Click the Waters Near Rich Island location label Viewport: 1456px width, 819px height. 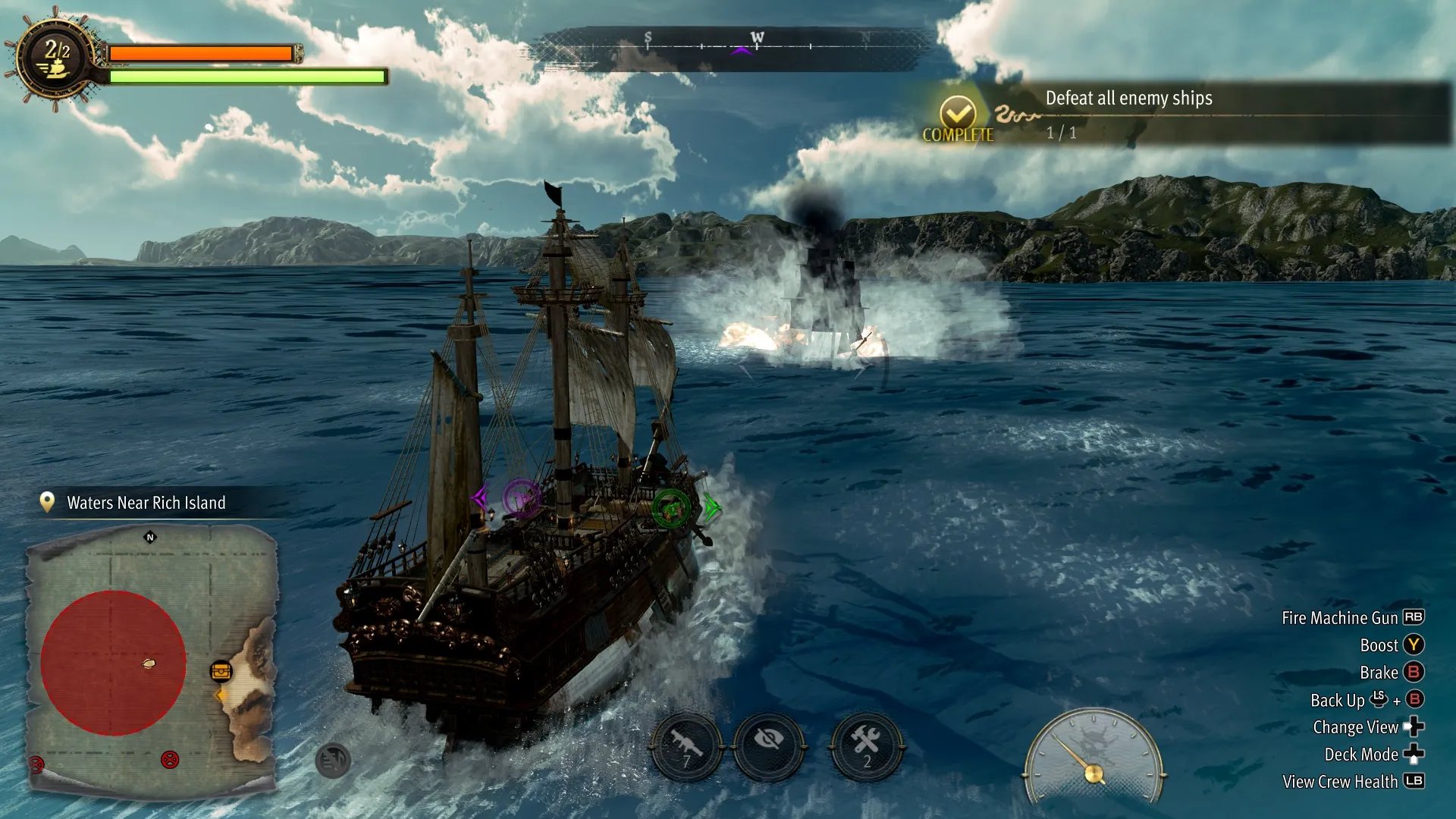coord(146,503)
